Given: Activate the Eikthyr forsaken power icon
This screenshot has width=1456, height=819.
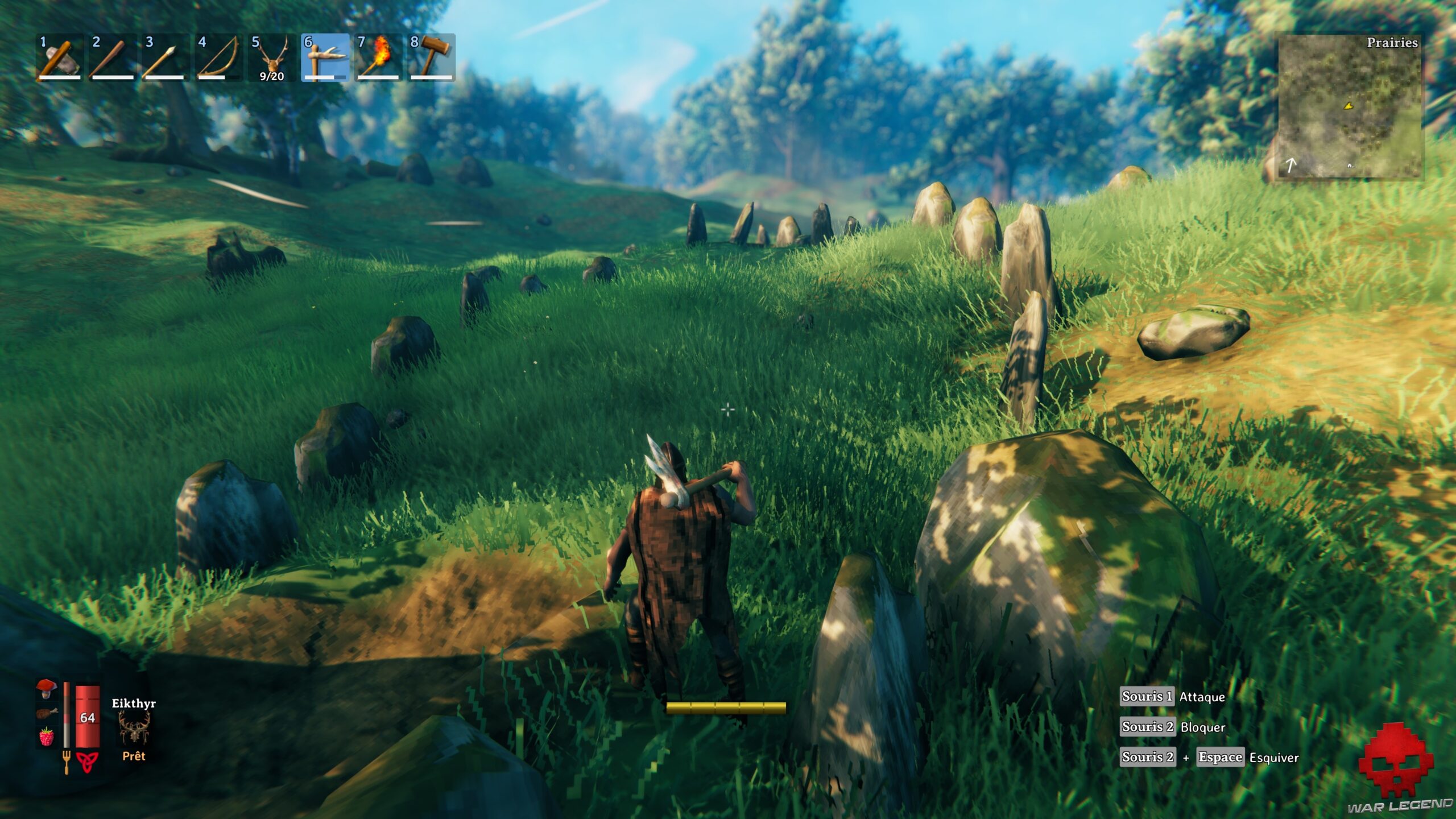Looking at the screenshot, I should pyautogui.click(x=134, y=729).
